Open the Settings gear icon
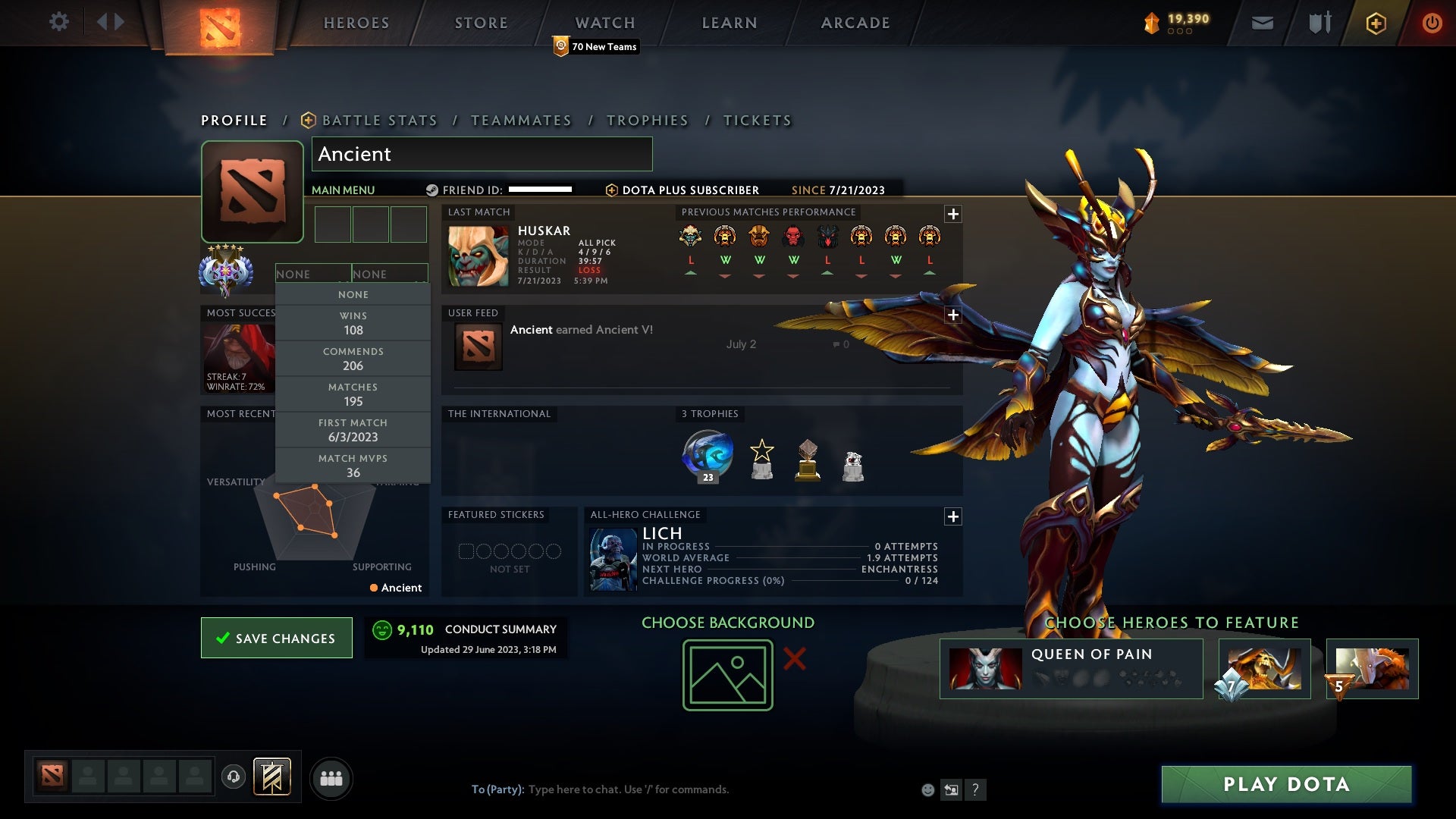Viewport: 1456px width, 819px height. tap(59, 22)
